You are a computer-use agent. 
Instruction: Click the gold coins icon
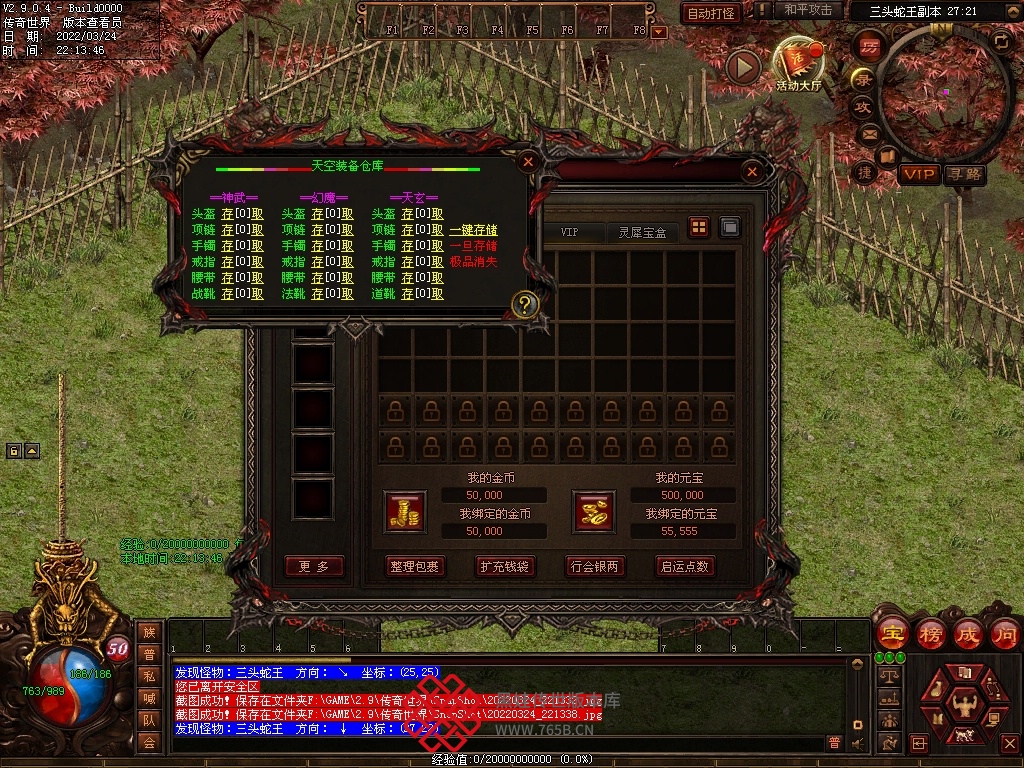point(405,512)
